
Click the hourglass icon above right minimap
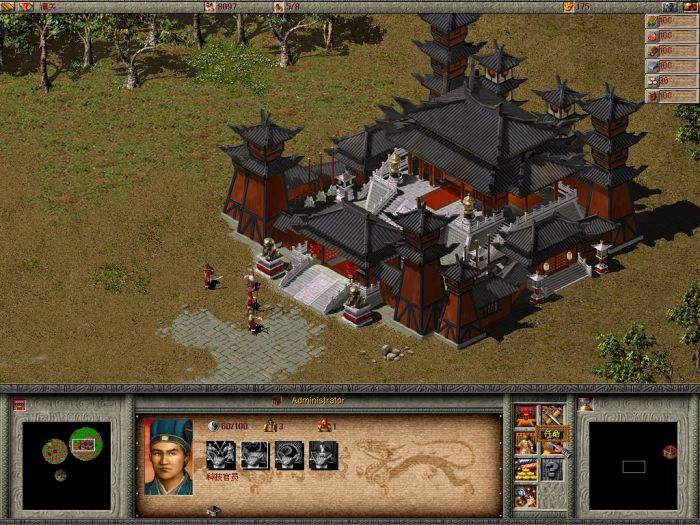coord(585,405)
